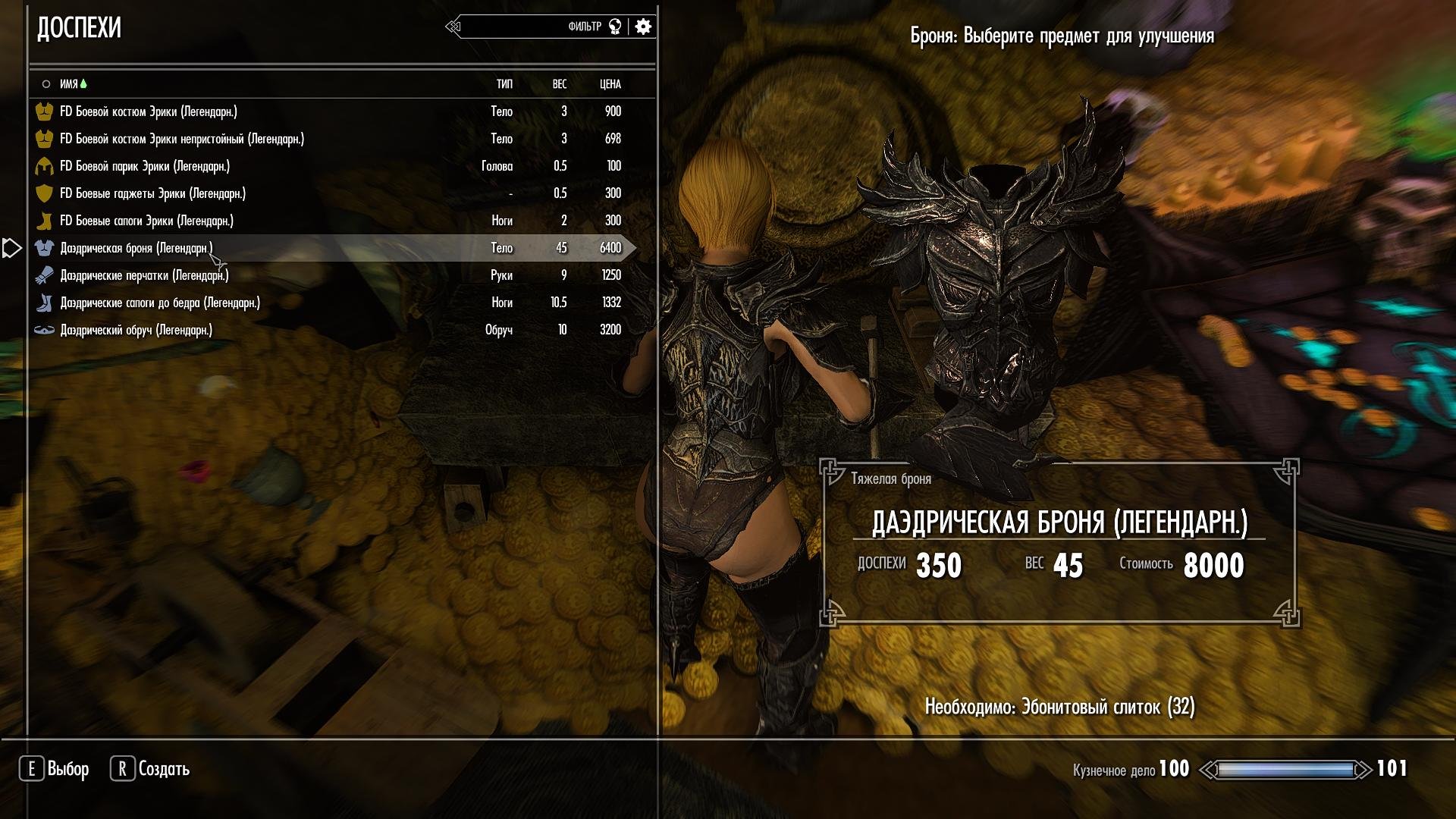
Task: Sort items by ЦЕНА column
Action: tap(610, 84)
